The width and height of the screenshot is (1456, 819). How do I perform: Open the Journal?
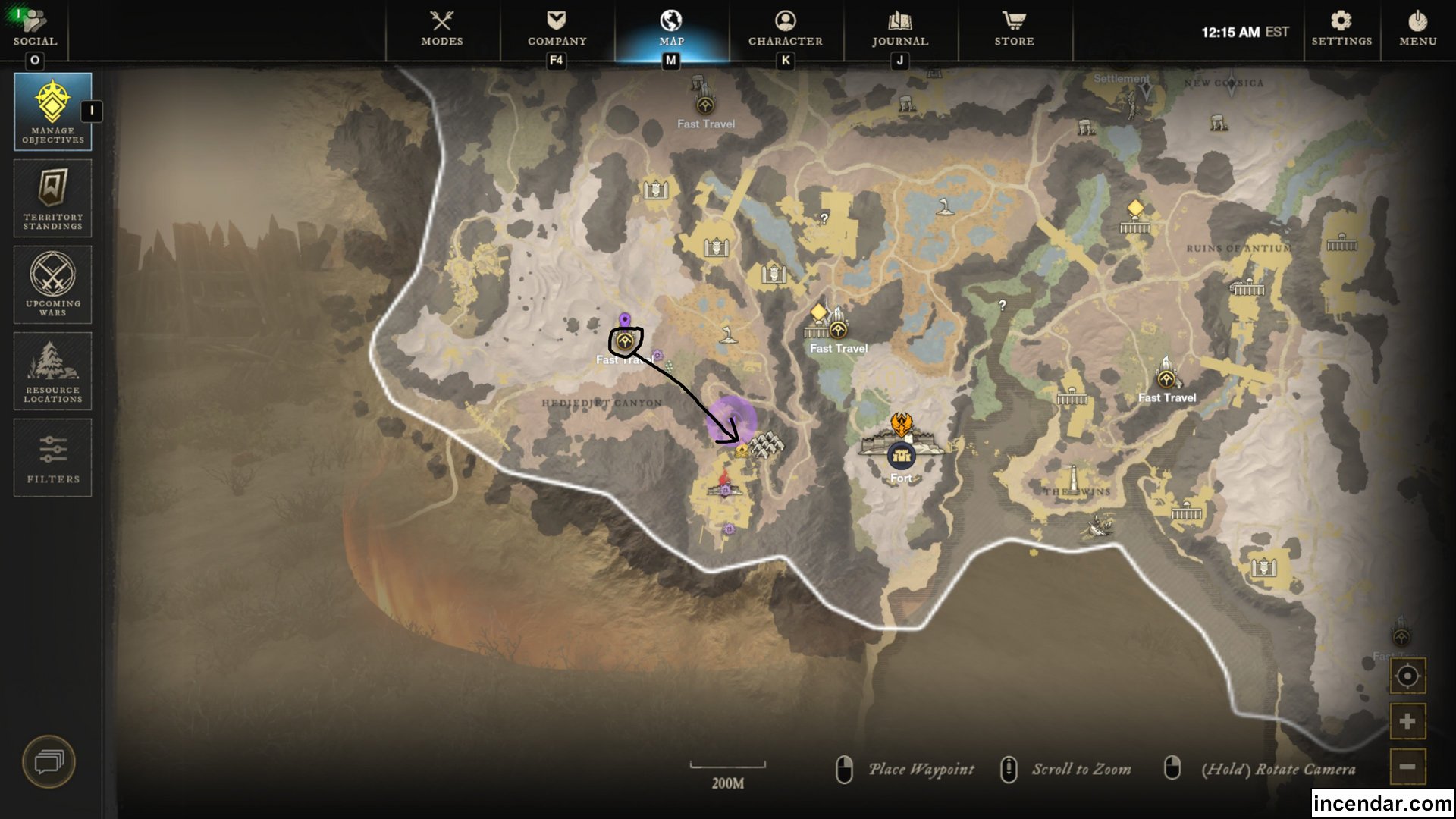pyautogui.click(x=899, y=29)
